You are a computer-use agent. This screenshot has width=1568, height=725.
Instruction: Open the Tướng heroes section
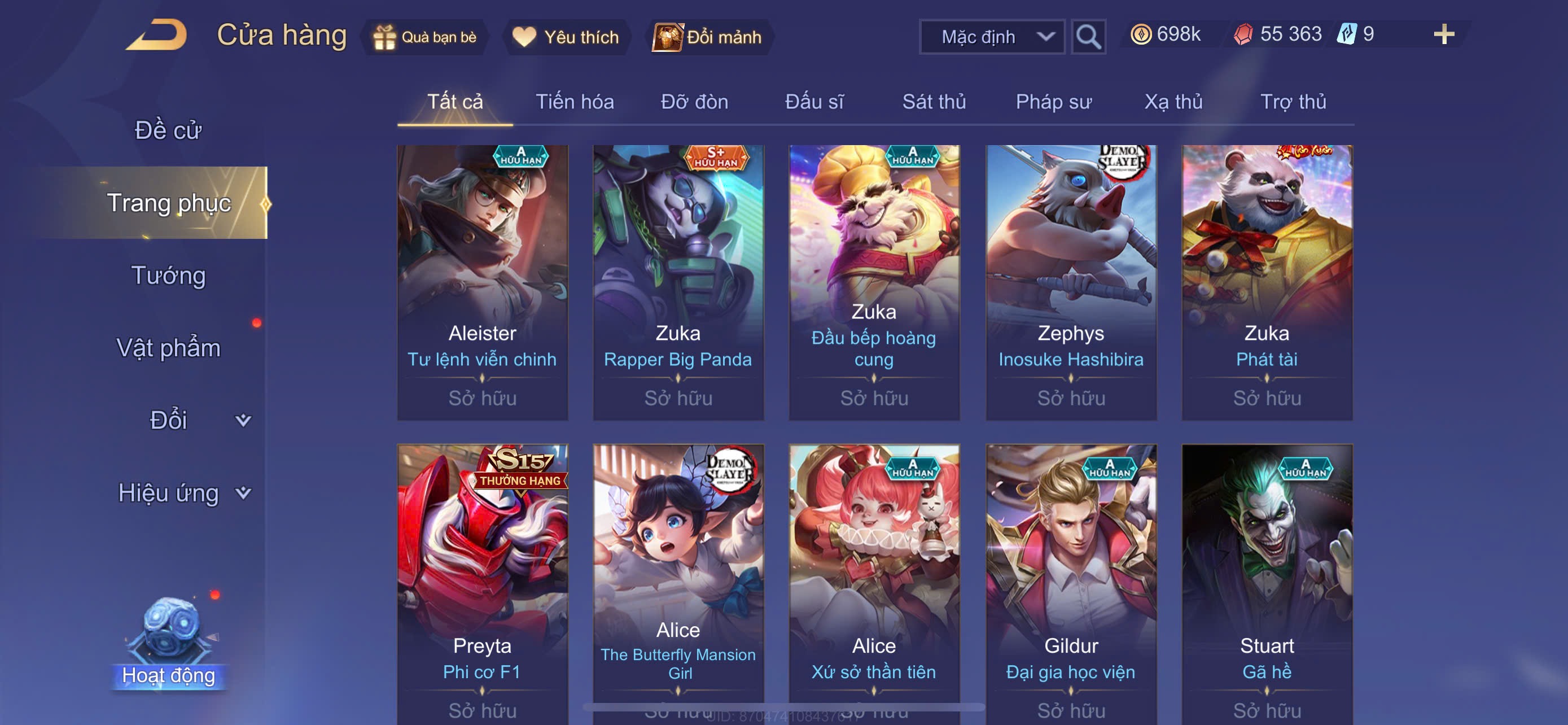(168, 275)
